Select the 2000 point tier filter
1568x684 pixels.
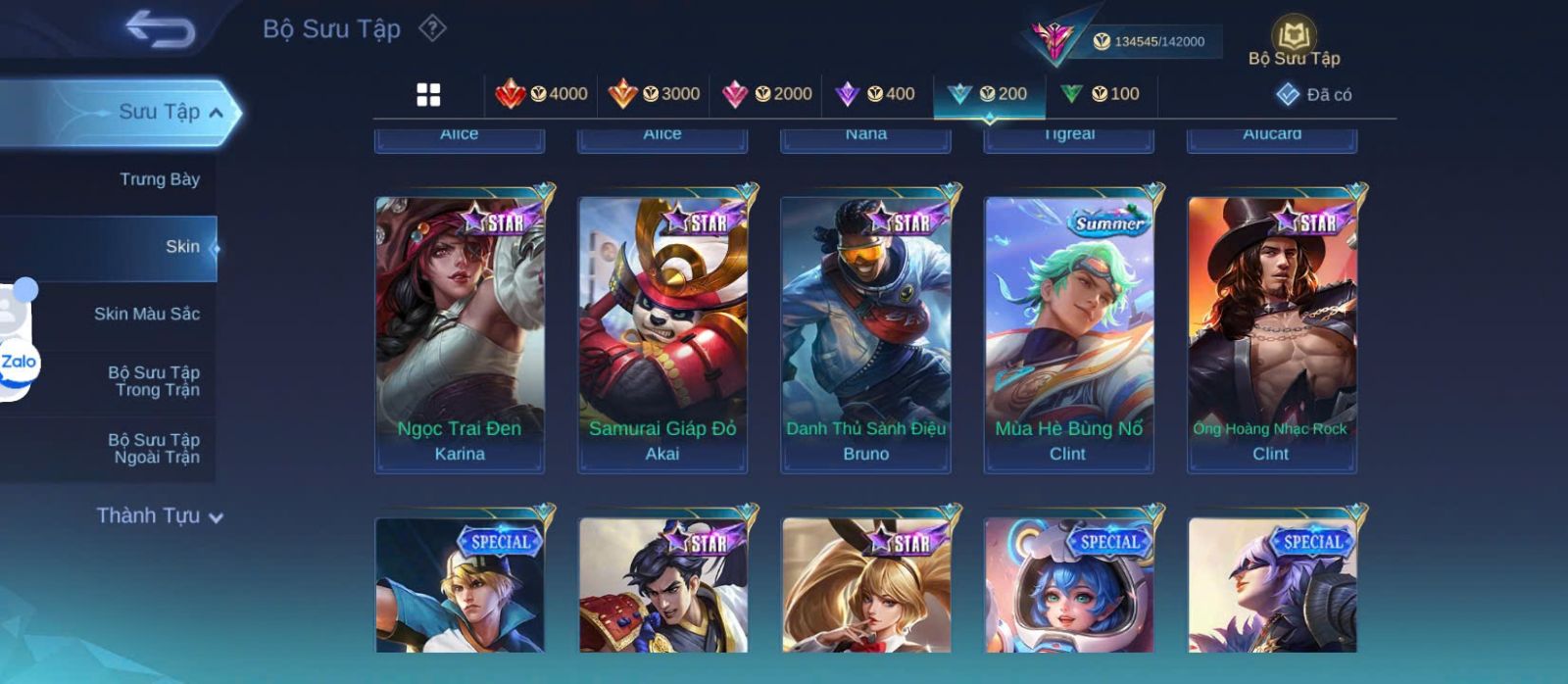tap(766, 94)
